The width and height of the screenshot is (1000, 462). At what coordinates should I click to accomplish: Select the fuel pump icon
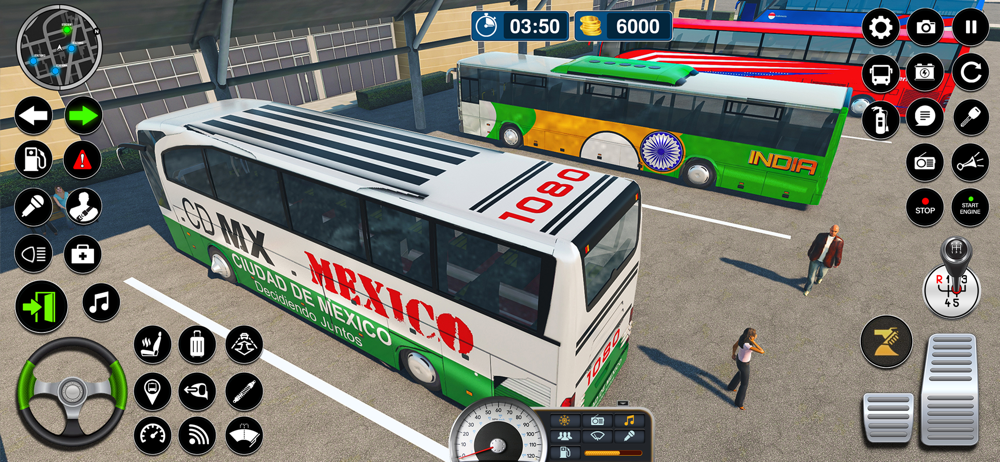pyautogui.click(x=33, y=159)
